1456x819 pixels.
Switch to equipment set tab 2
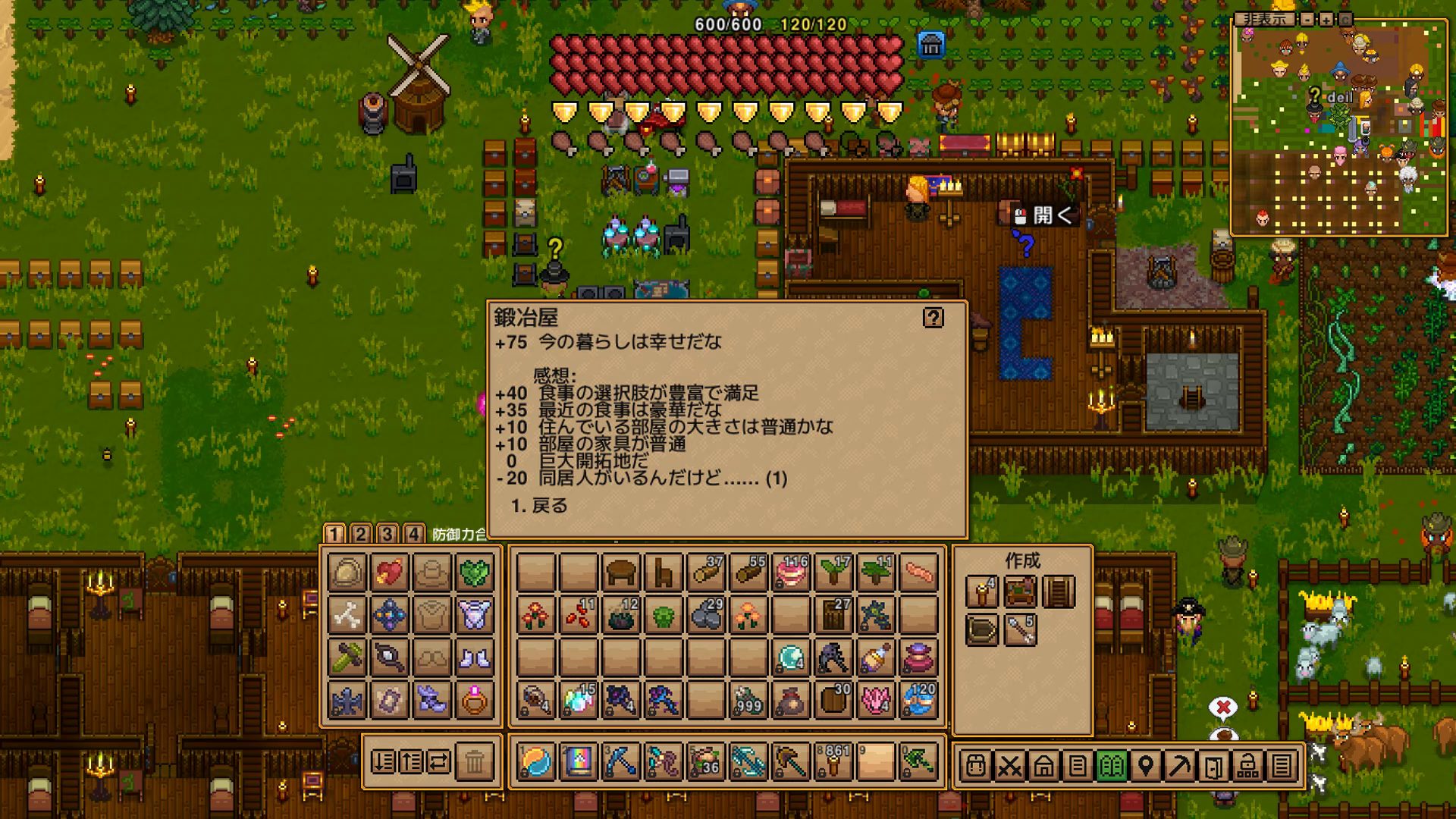[361, 534]
